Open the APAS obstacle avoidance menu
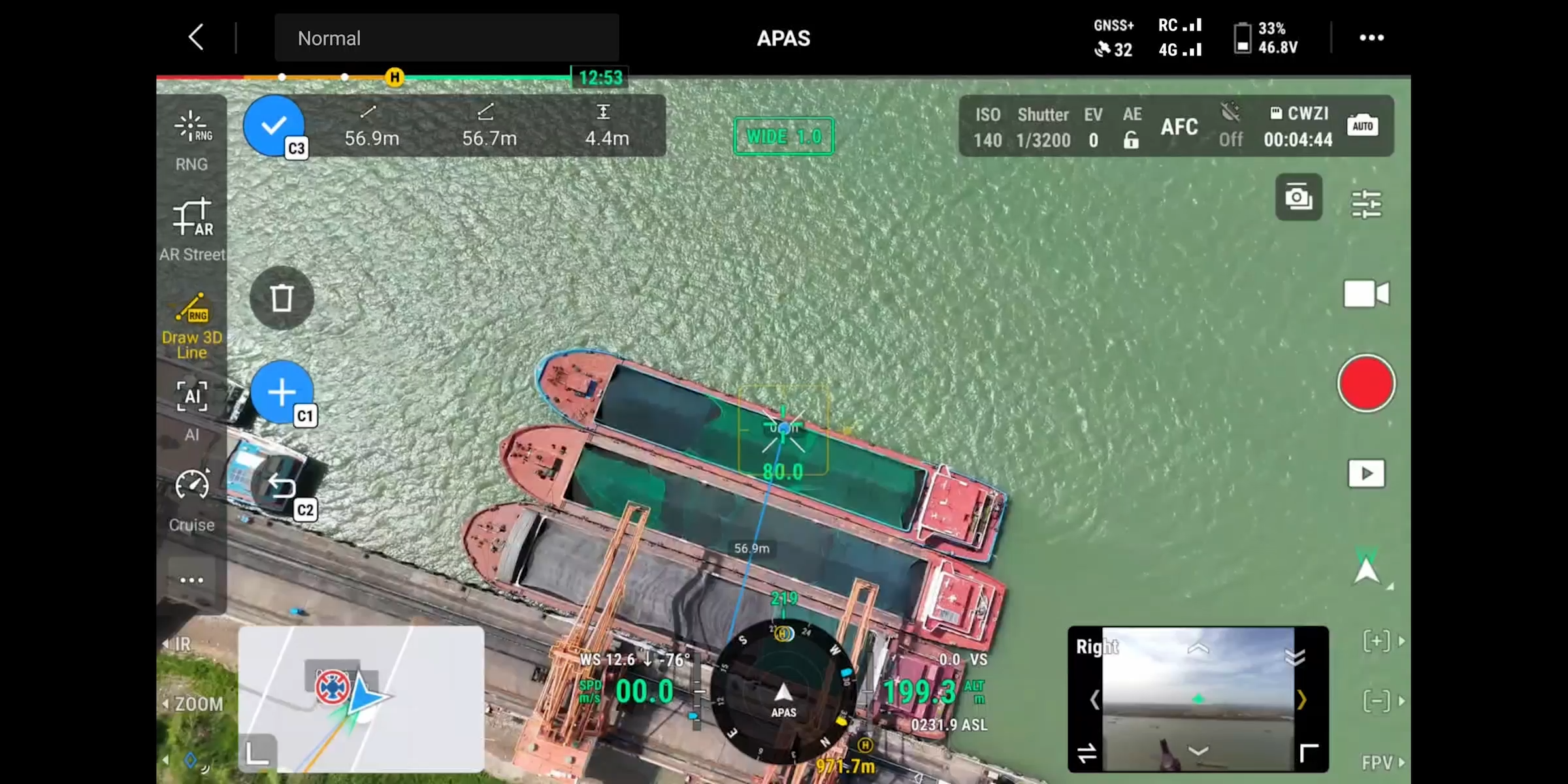 pos(783,38)
